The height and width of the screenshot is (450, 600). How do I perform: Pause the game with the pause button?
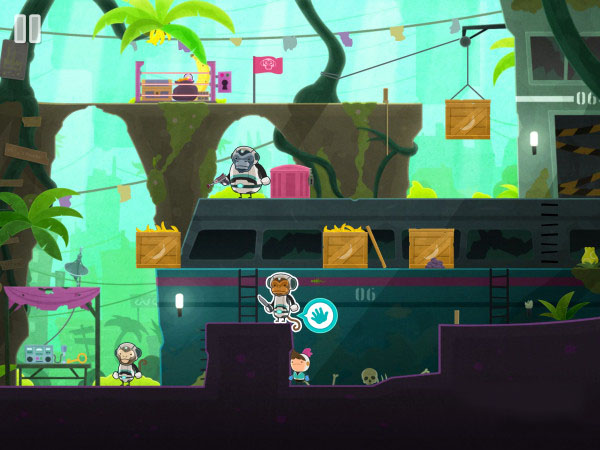27,28
